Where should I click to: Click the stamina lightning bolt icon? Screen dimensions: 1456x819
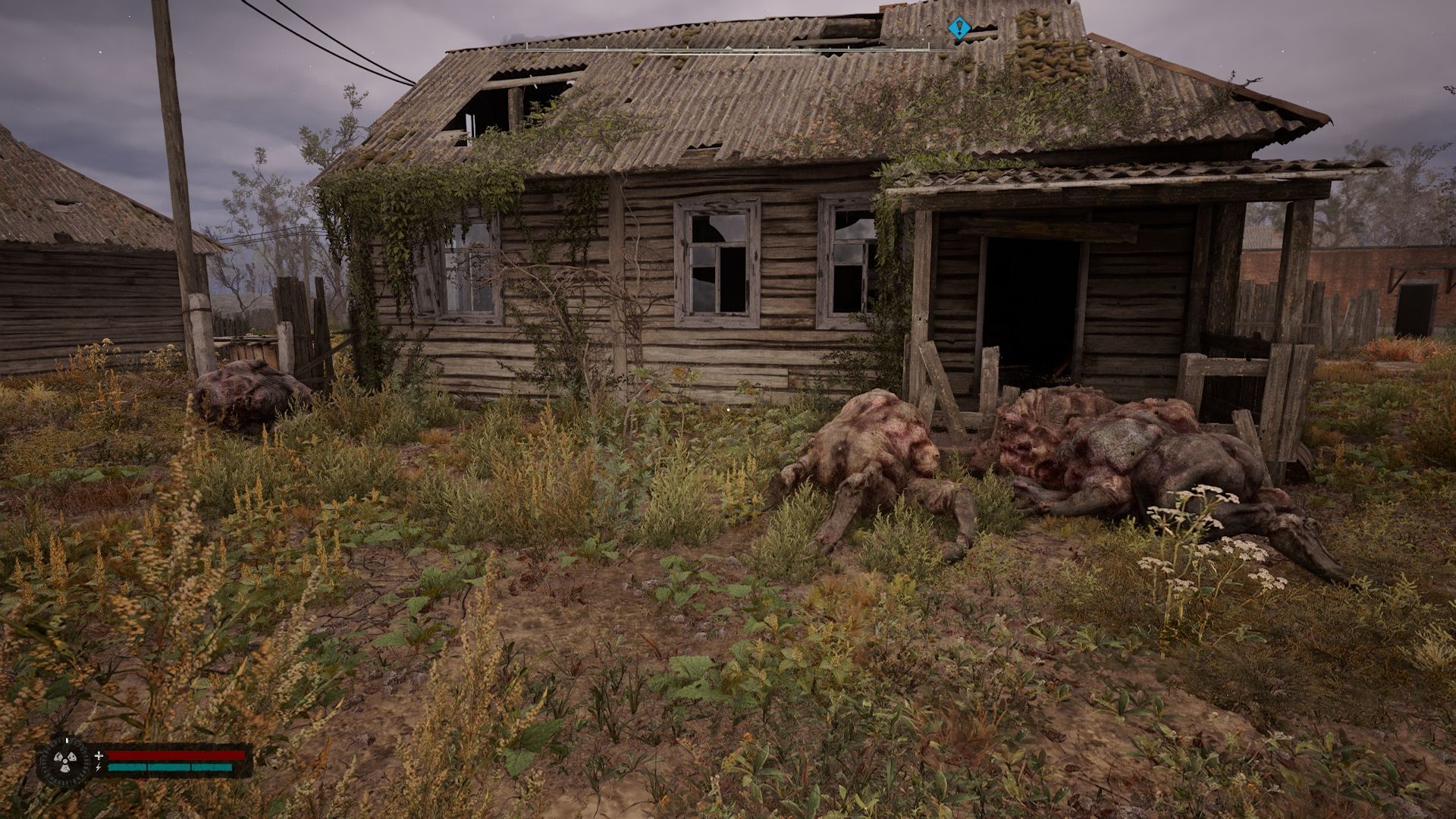pyautogui.click(x=99, y=767)
